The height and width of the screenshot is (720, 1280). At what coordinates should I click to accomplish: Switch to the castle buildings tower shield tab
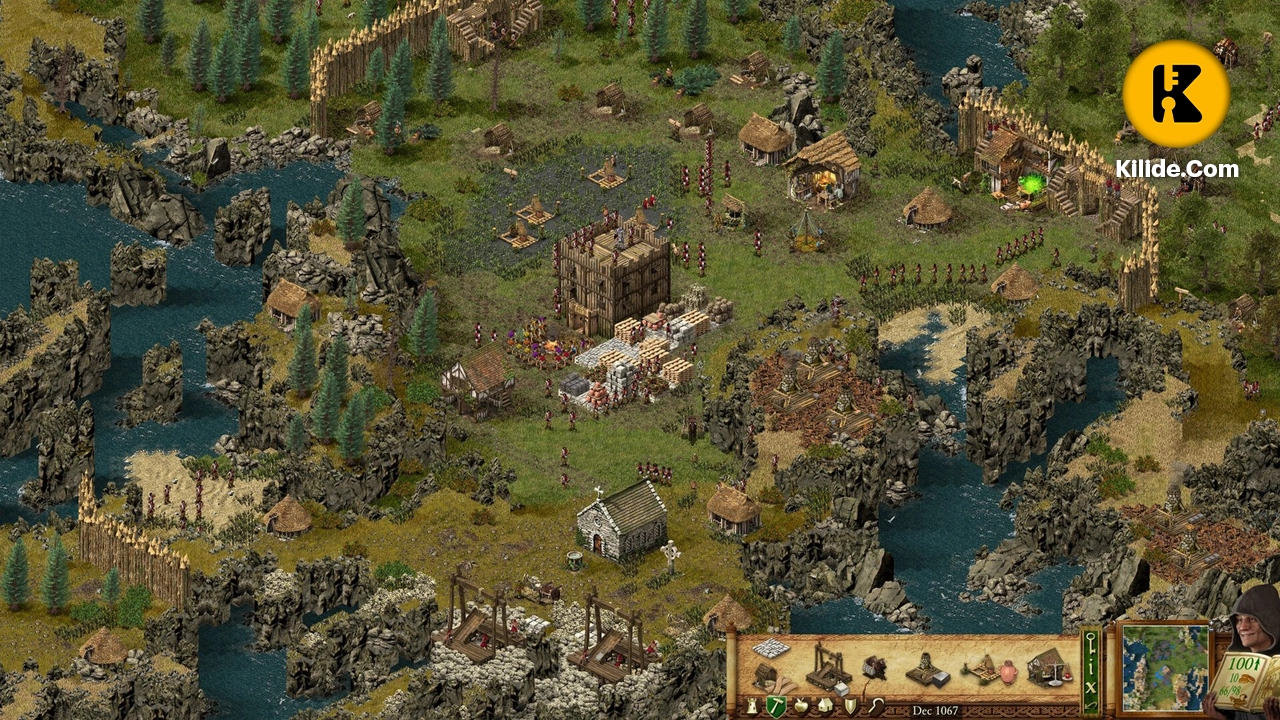[x=751, y=705]
